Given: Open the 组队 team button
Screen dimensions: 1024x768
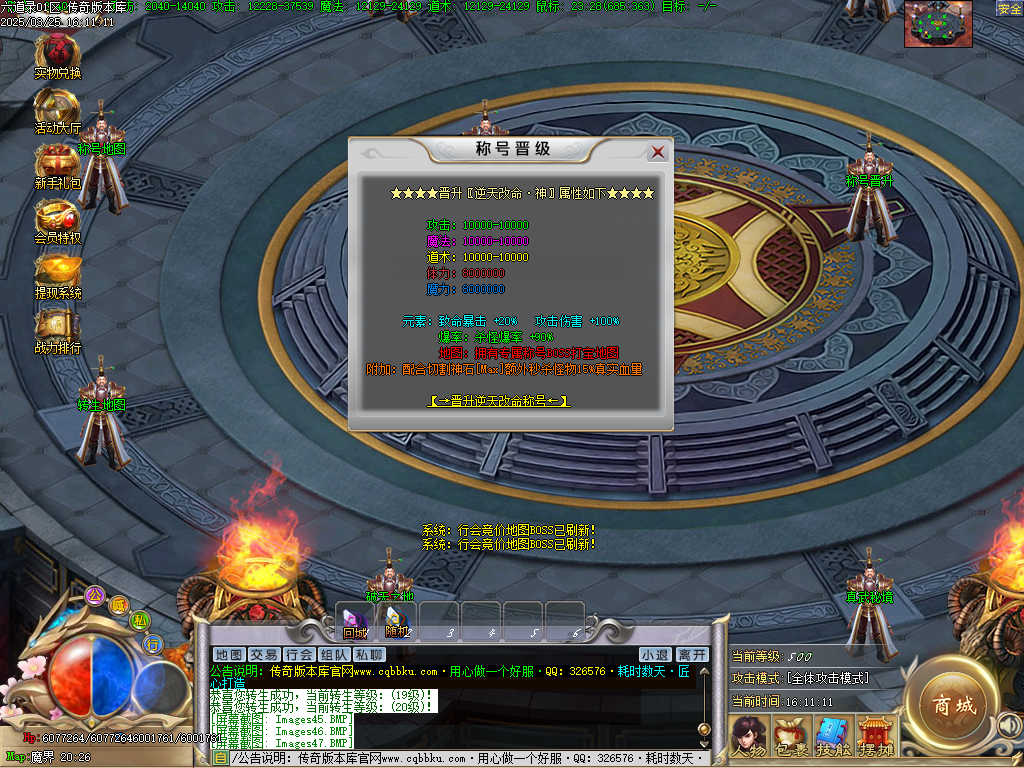Looking at the screenshot, I should (x=334, y=654).
